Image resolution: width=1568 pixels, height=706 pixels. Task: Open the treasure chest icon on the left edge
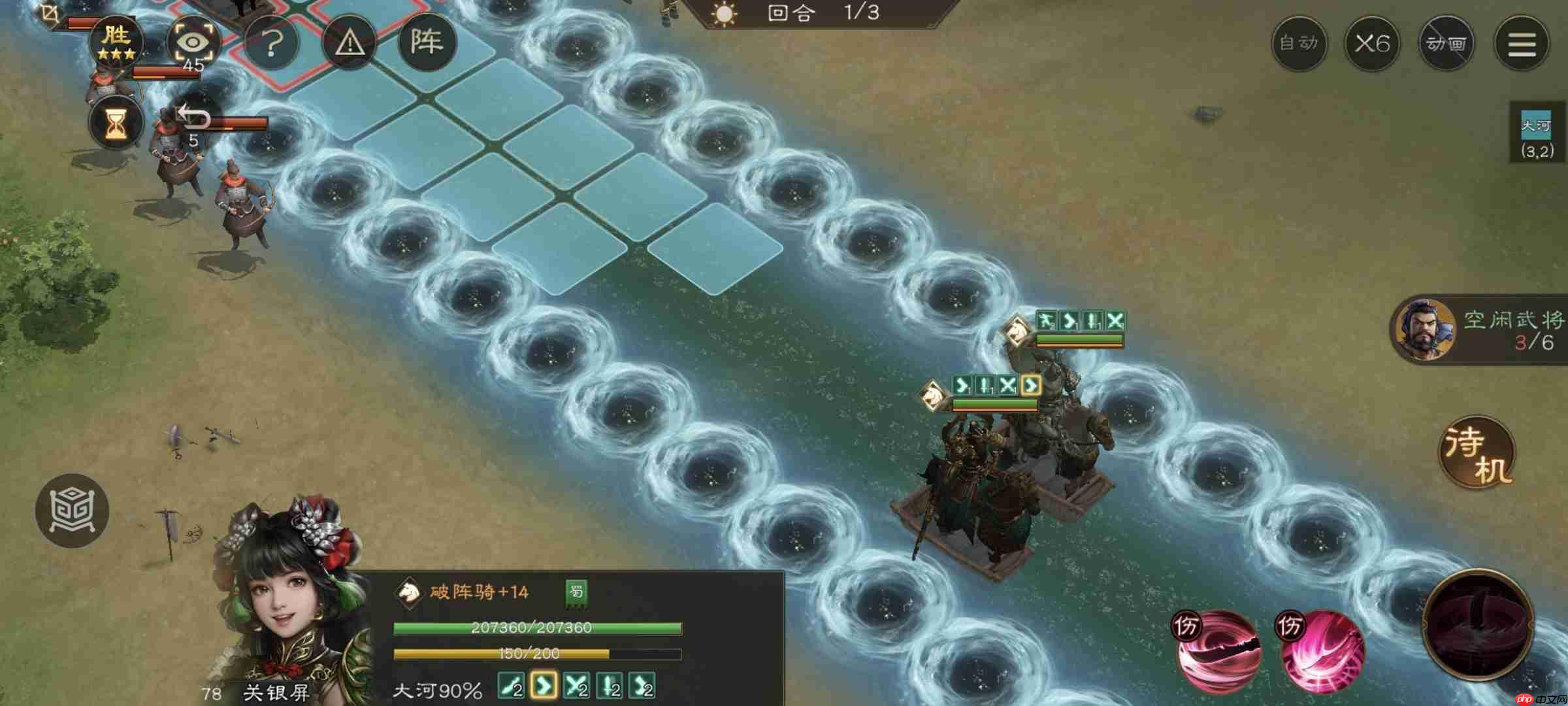pyautogui.click(x=72, y=512)
